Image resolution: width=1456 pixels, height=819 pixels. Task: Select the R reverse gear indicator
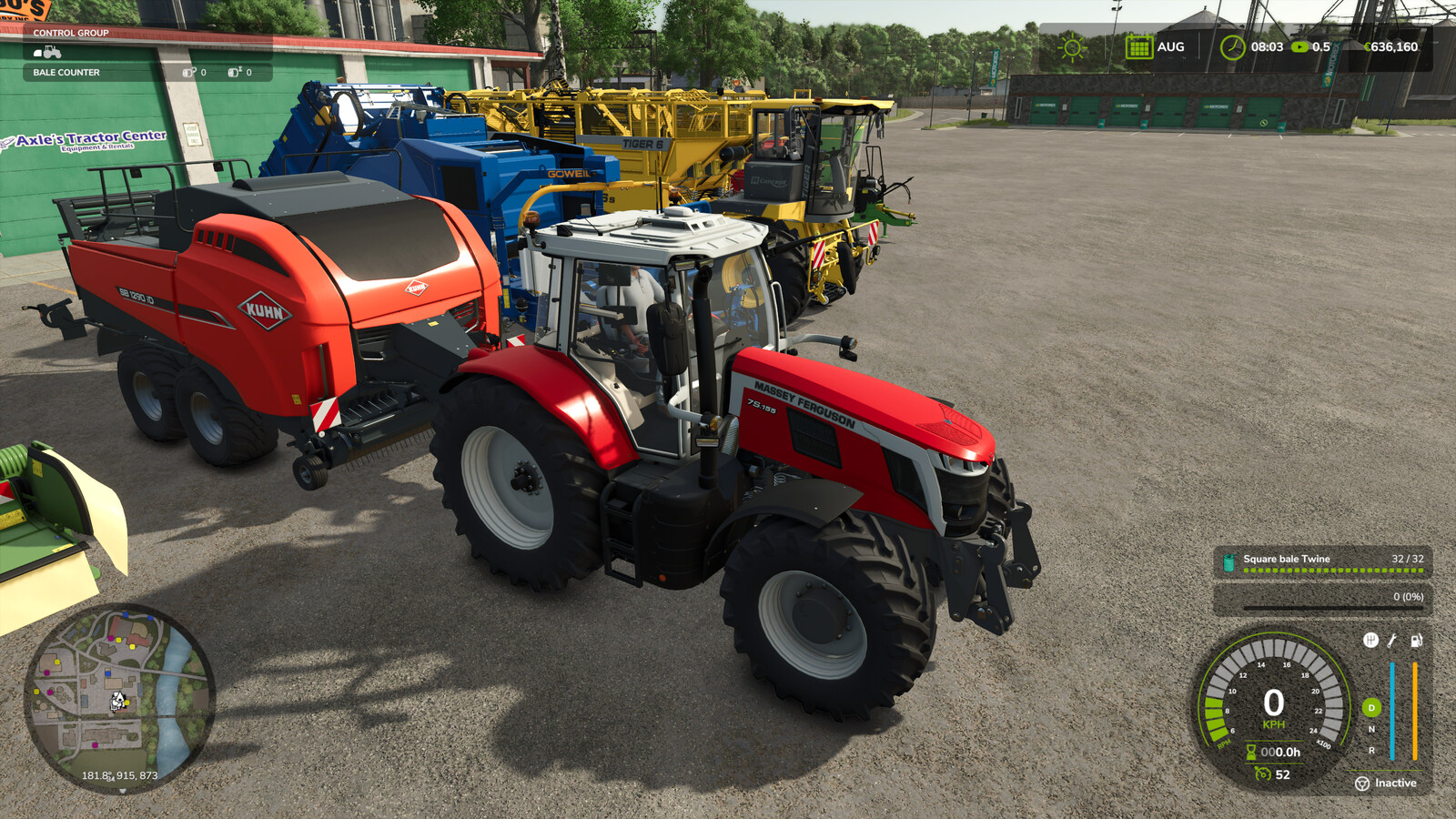pos(1371,751)
